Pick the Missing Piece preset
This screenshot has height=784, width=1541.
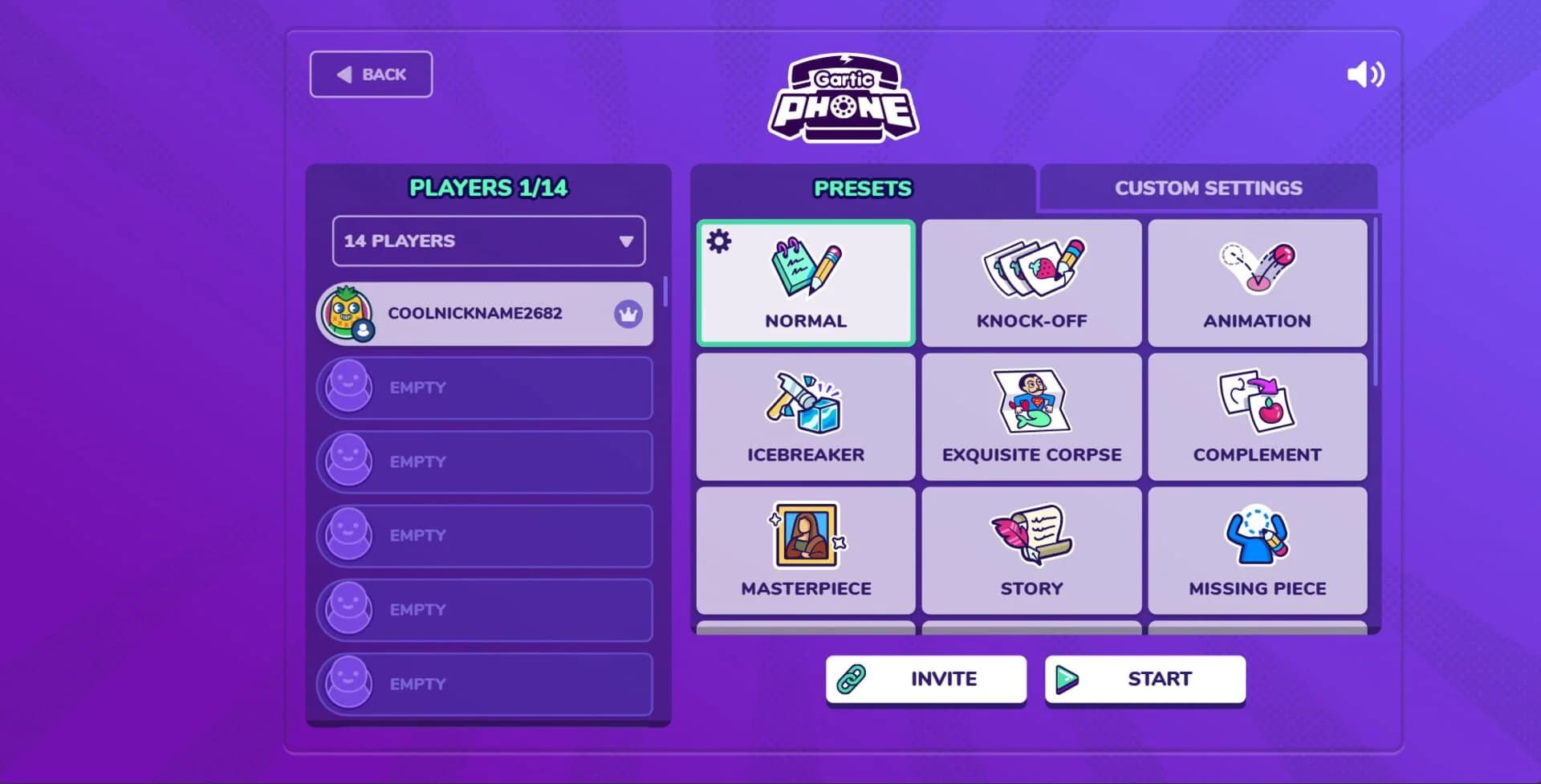point(1257,551)
